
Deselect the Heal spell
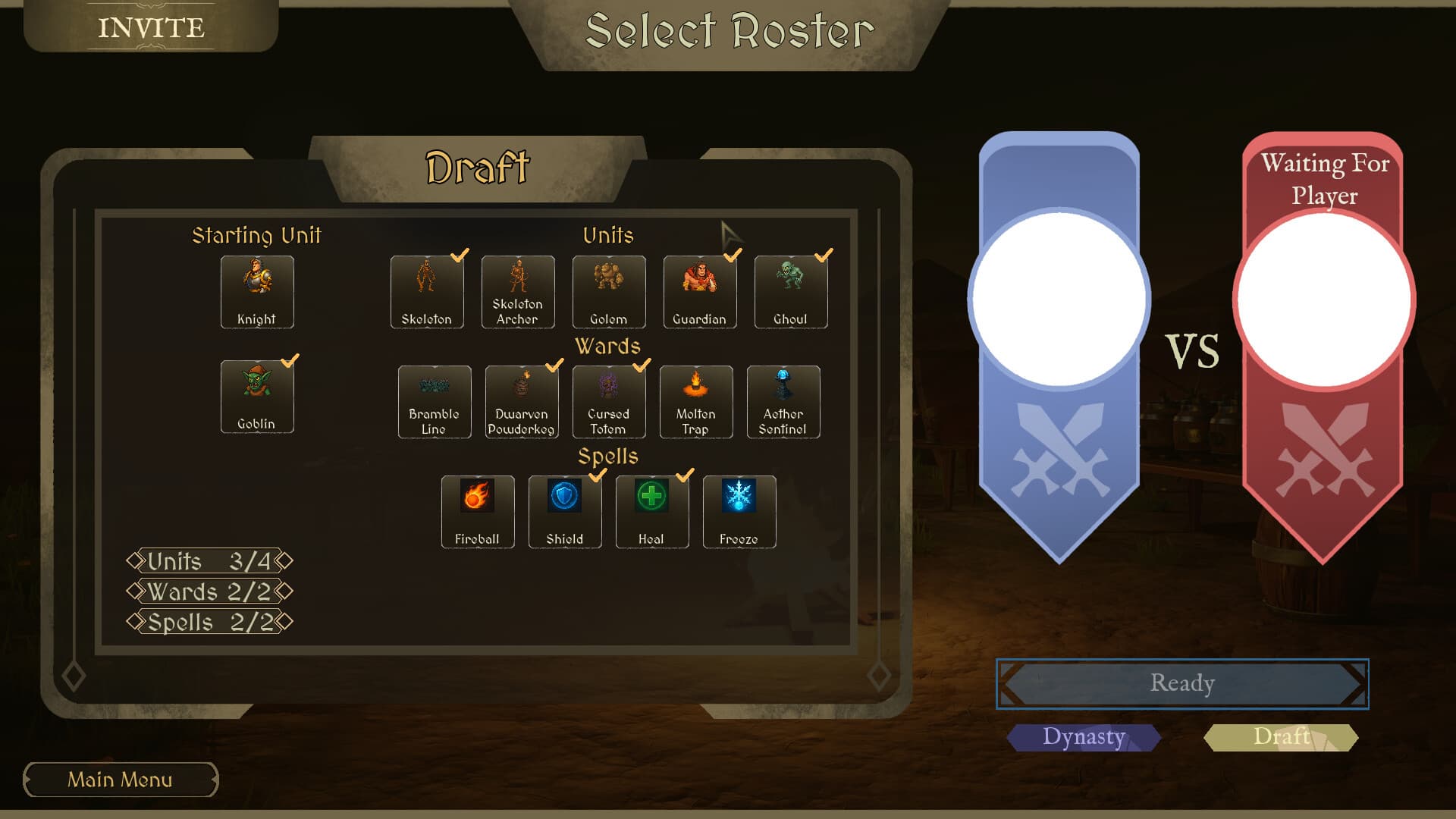(652, 512)
